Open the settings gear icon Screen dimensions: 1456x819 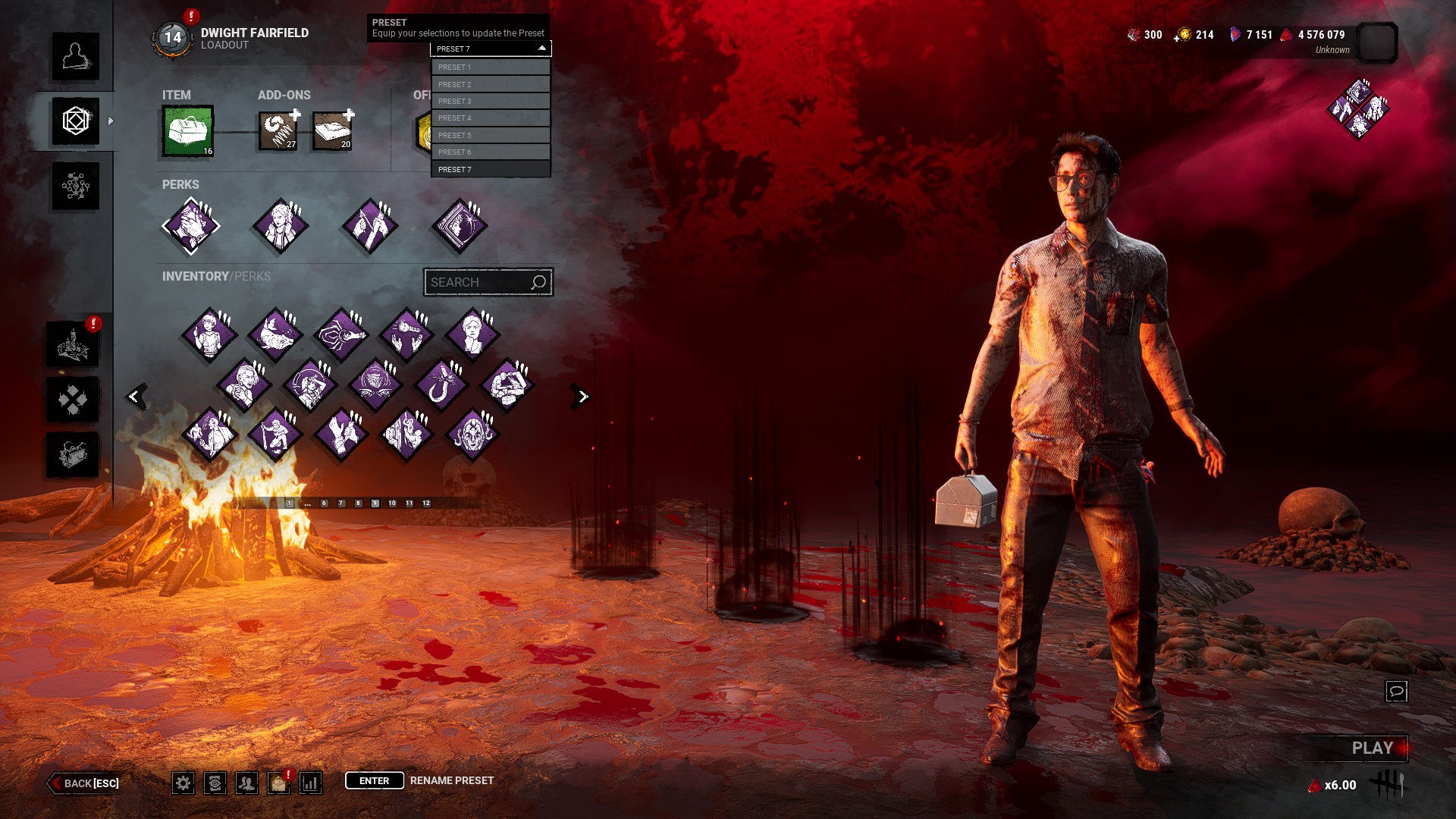coord(183,783)
